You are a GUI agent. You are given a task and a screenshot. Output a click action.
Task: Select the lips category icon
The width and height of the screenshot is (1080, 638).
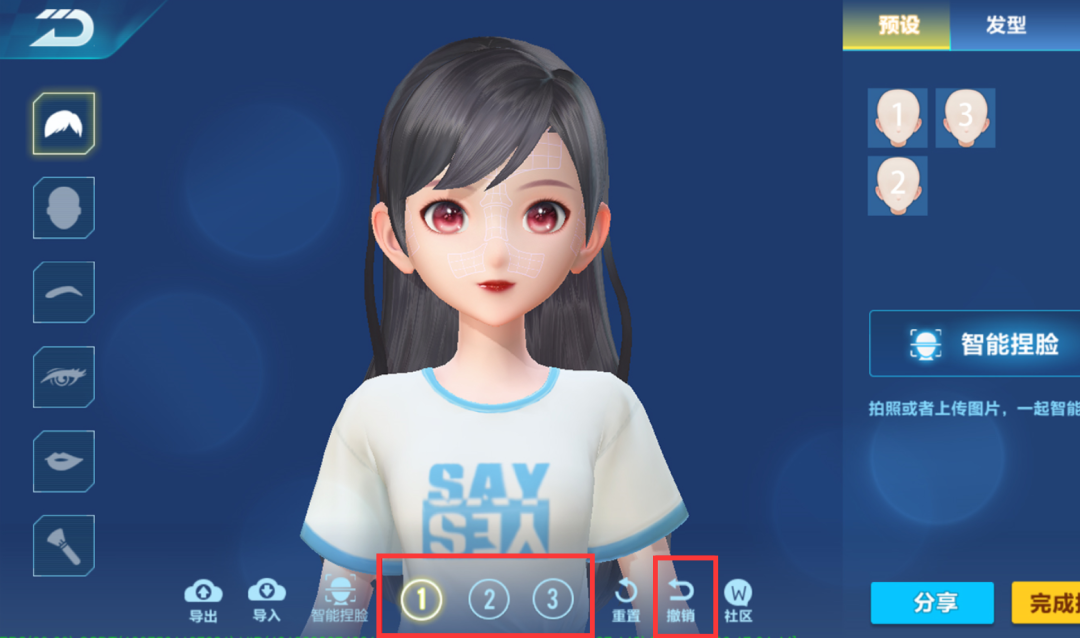(64, 461)
